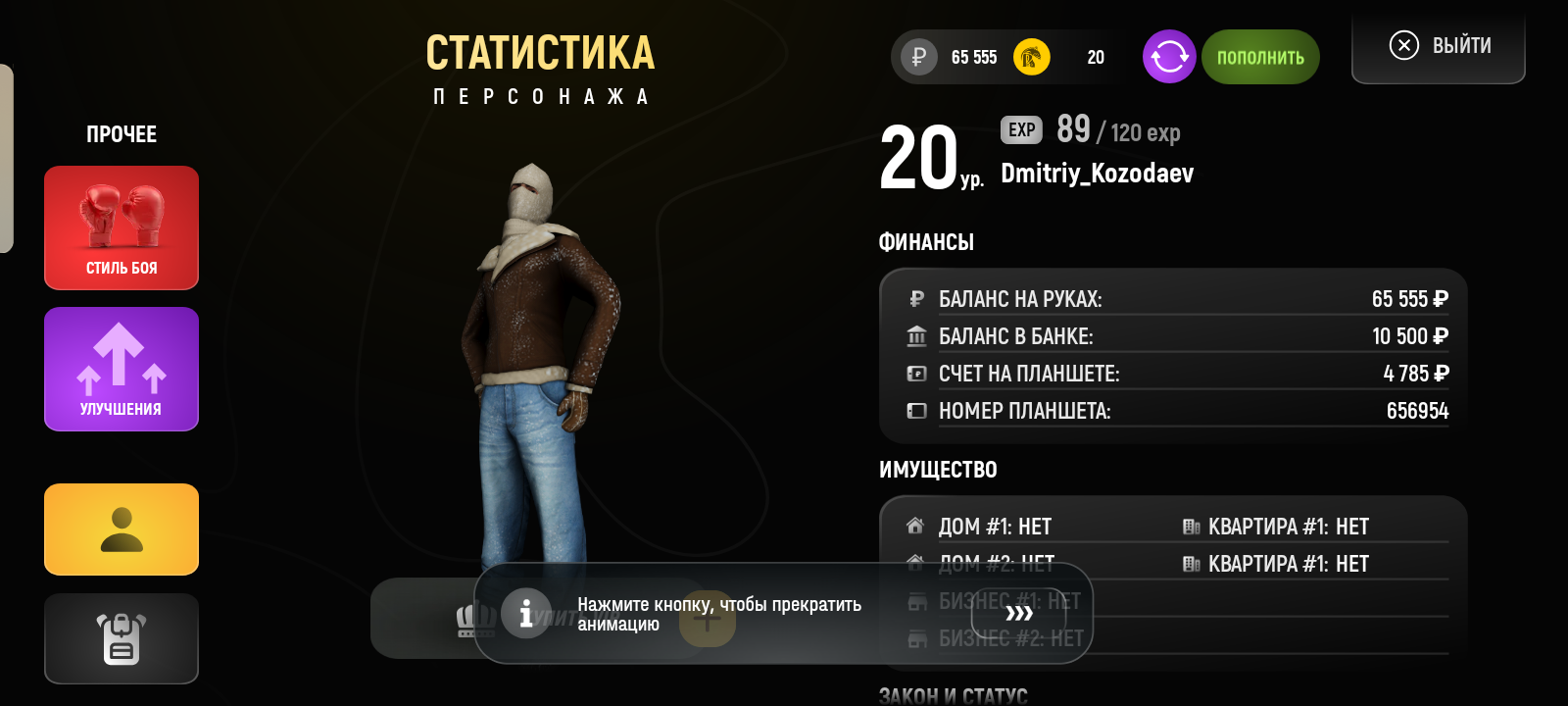Click the yellow character profile icon in sidebar
Image resolution: width=1568 pixels, height=706 pixels.
click(x=121, y=529)
